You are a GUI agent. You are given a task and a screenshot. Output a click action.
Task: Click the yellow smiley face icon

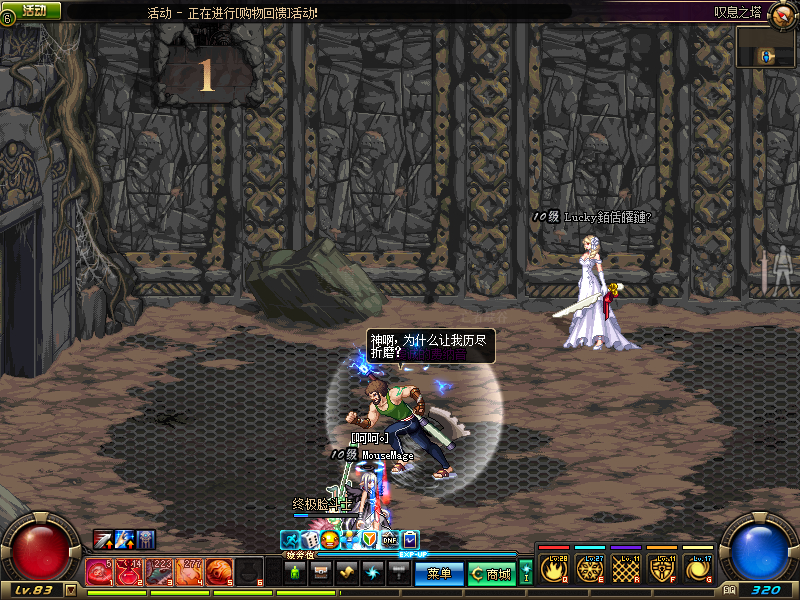(x=329, y=540)
